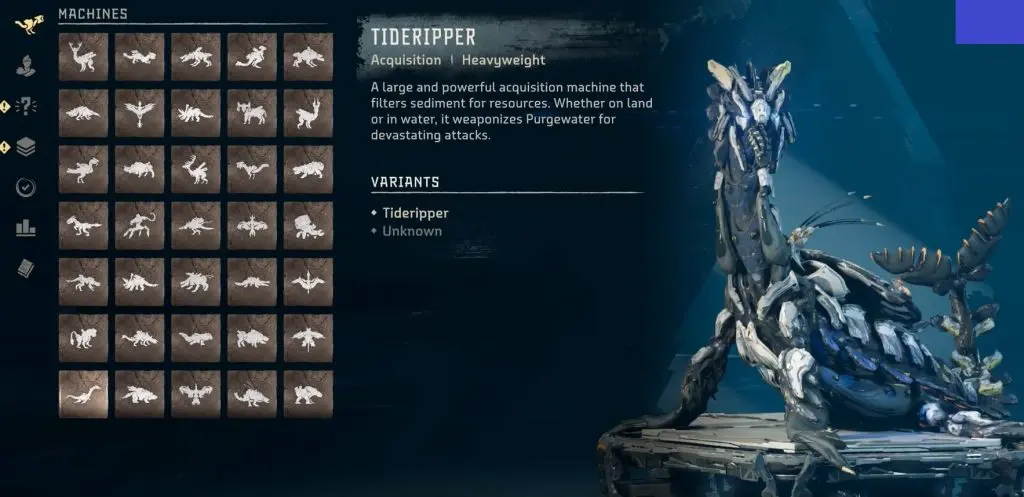This screenshot has height=497, width=1024.
Task: Select the crate-carrying Shell-Walker machine tile
Action: tap(307, 225)
